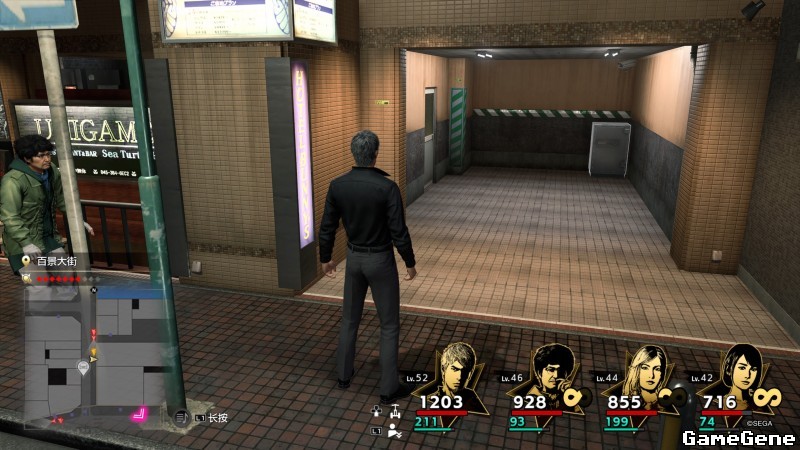This screenshot has height=450, width=800.
Task: Click the location pin icon by the street name
Action: (27, 261)
